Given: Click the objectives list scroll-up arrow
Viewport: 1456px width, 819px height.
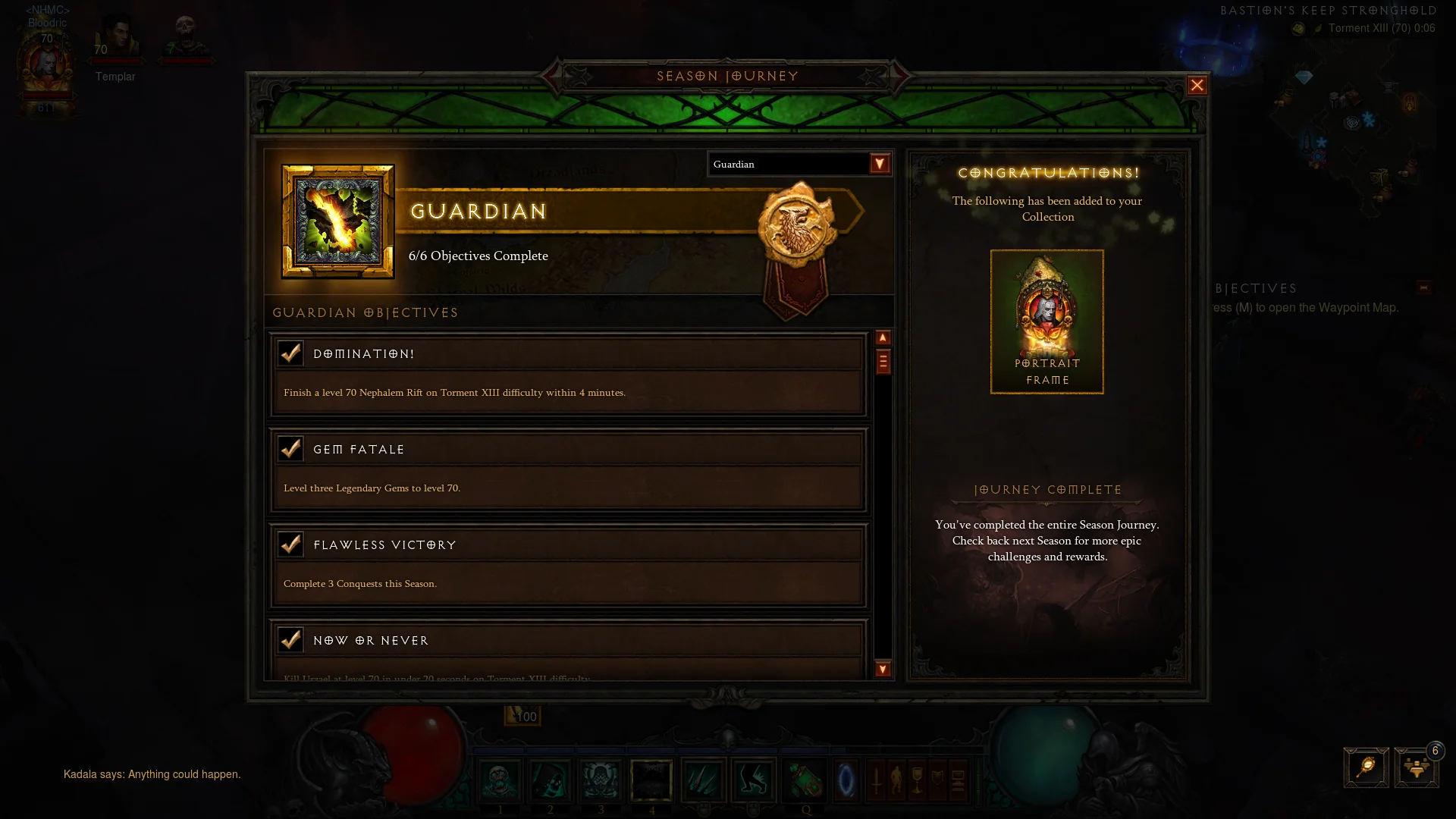Looking at the screenshot, I should pos(883,338).
